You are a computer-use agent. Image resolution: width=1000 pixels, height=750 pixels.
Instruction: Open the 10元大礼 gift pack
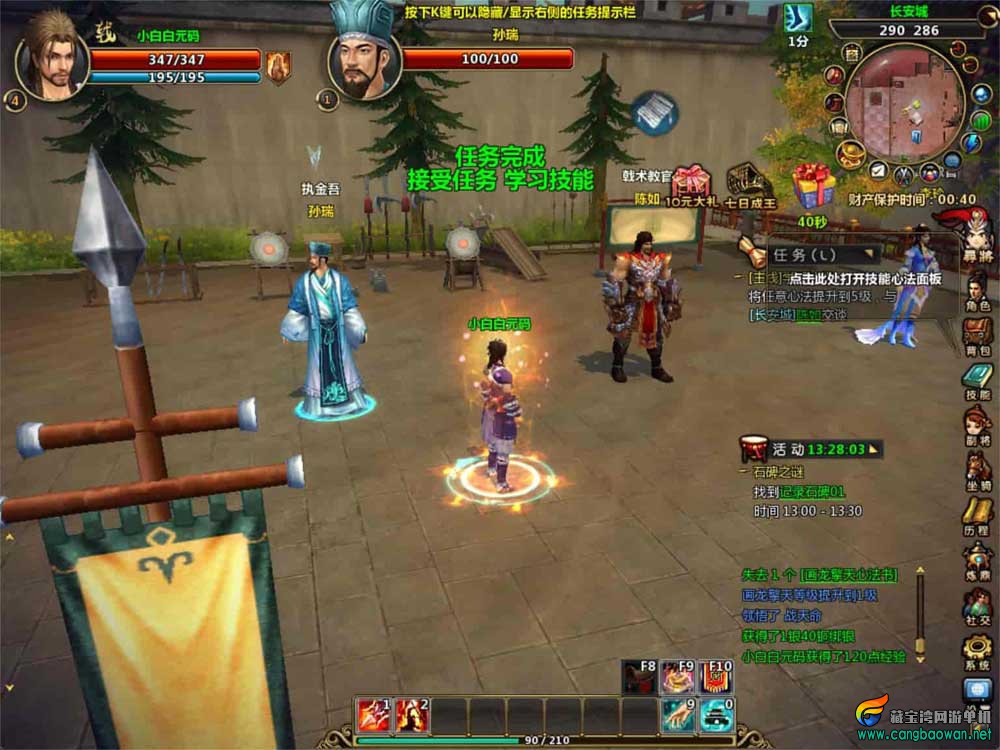click(691, 183)
